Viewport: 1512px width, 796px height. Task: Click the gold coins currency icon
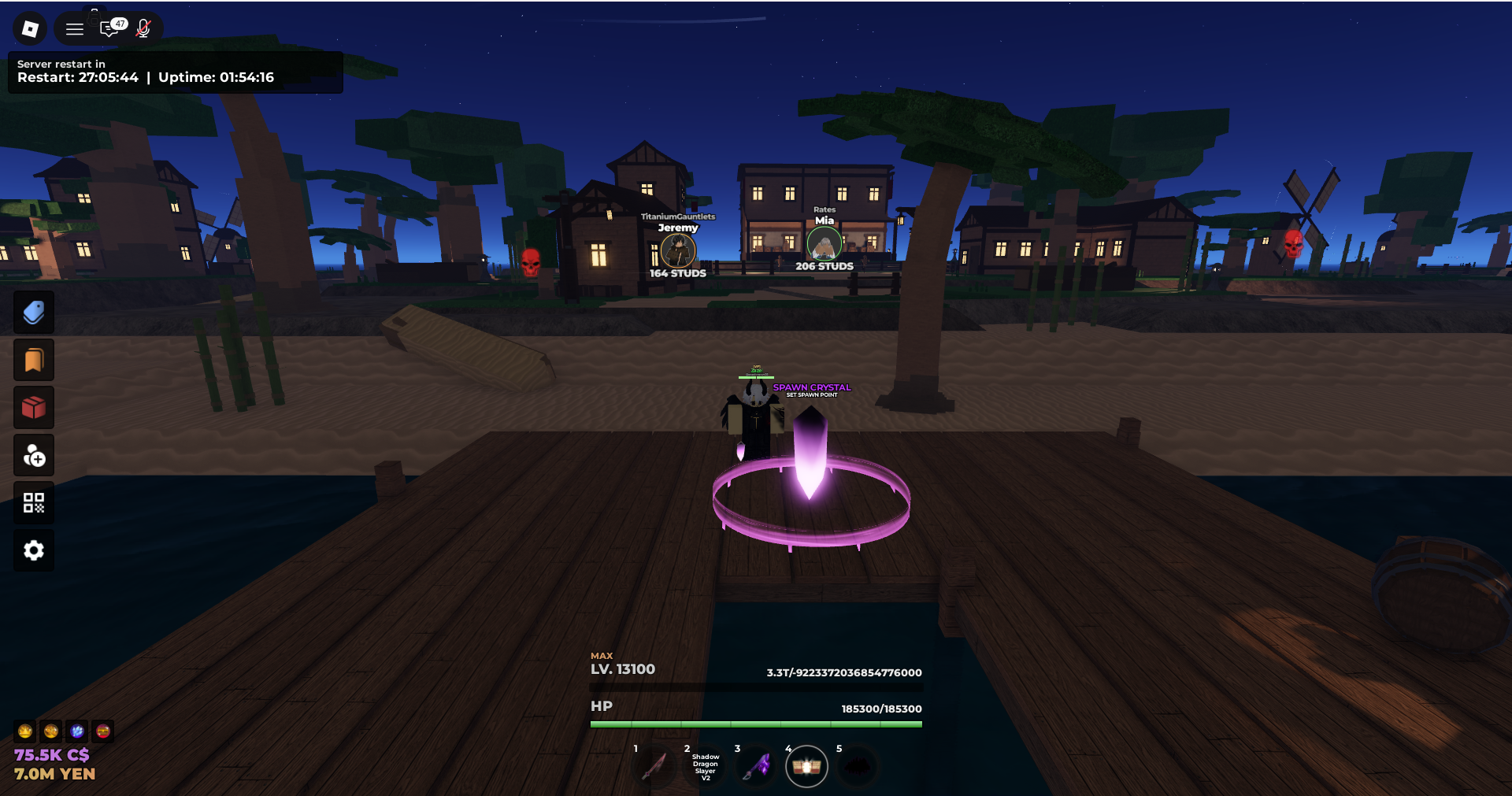50,731
